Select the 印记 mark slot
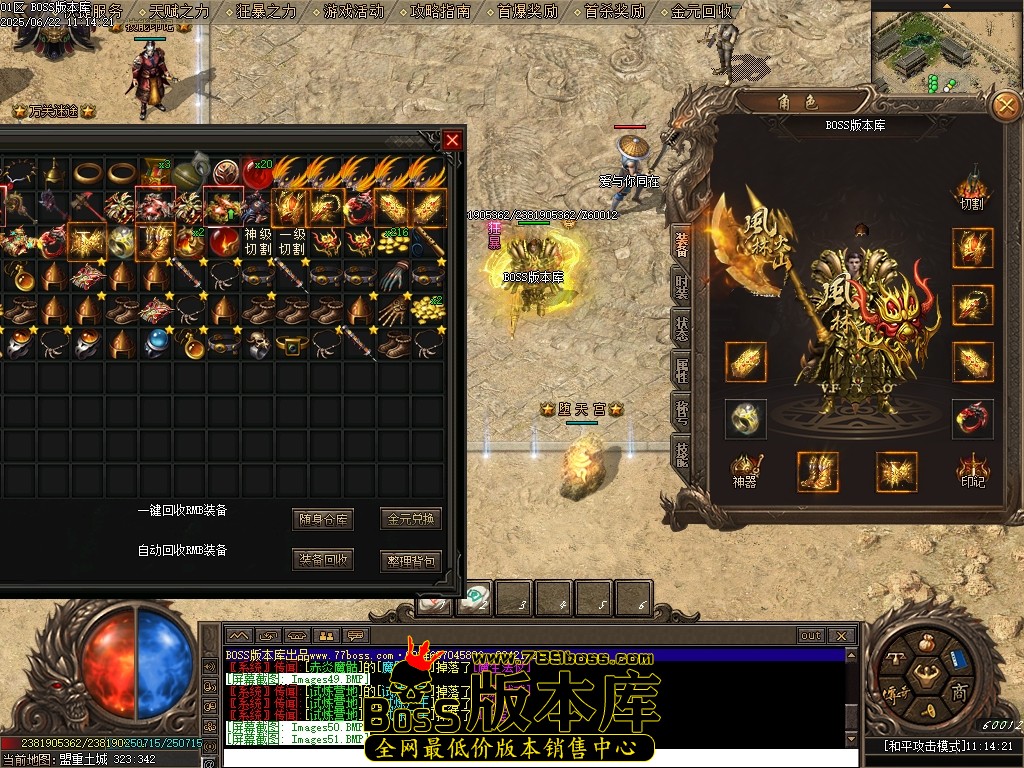1024x768 pixels. click(972, 470)
